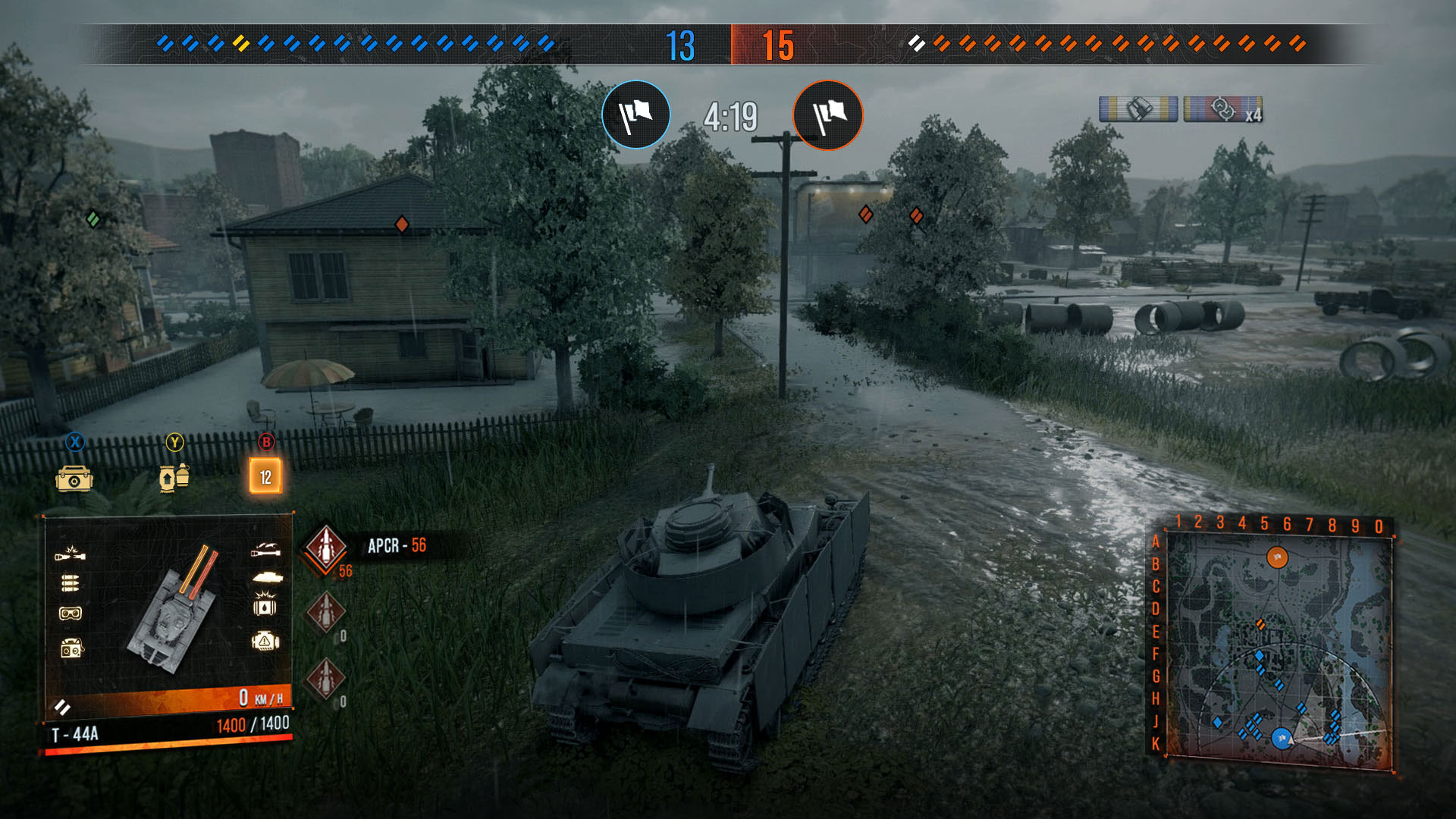
Task: Check the ammo rack module icon
Action: point(70,583)
